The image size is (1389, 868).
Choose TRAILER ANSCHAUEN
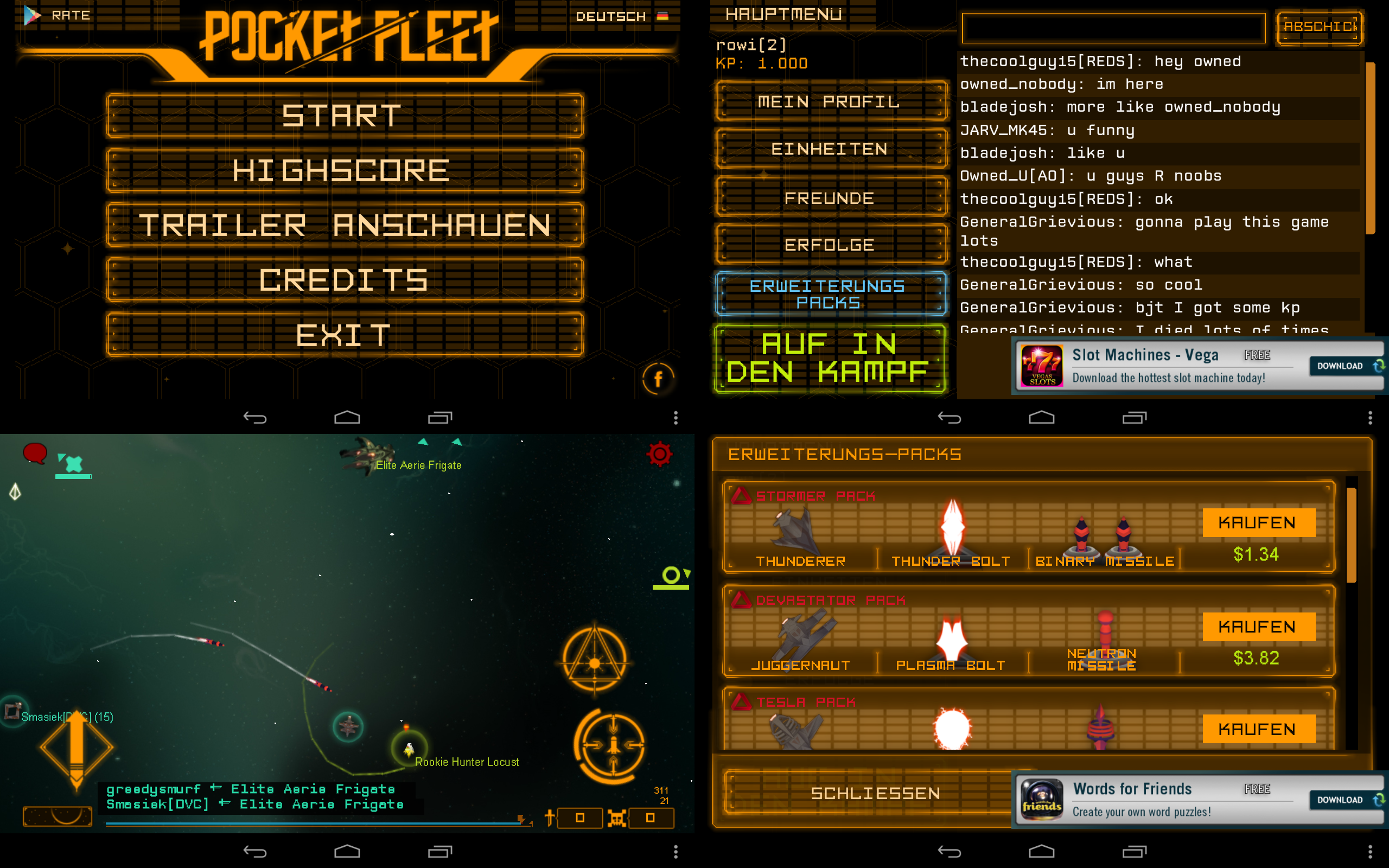(x=345, y=225)
